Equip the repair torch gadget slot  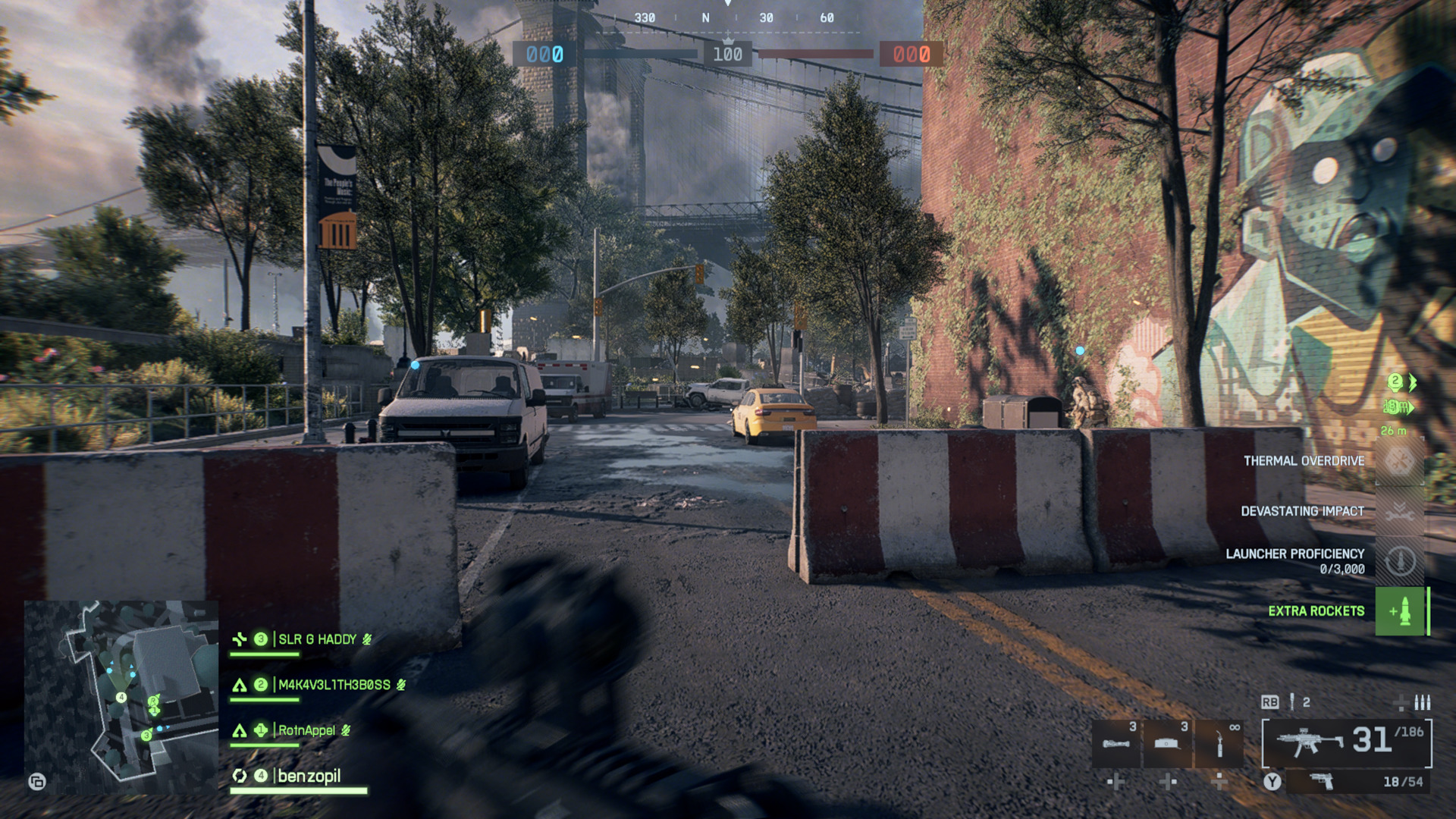pos(1219,743)
